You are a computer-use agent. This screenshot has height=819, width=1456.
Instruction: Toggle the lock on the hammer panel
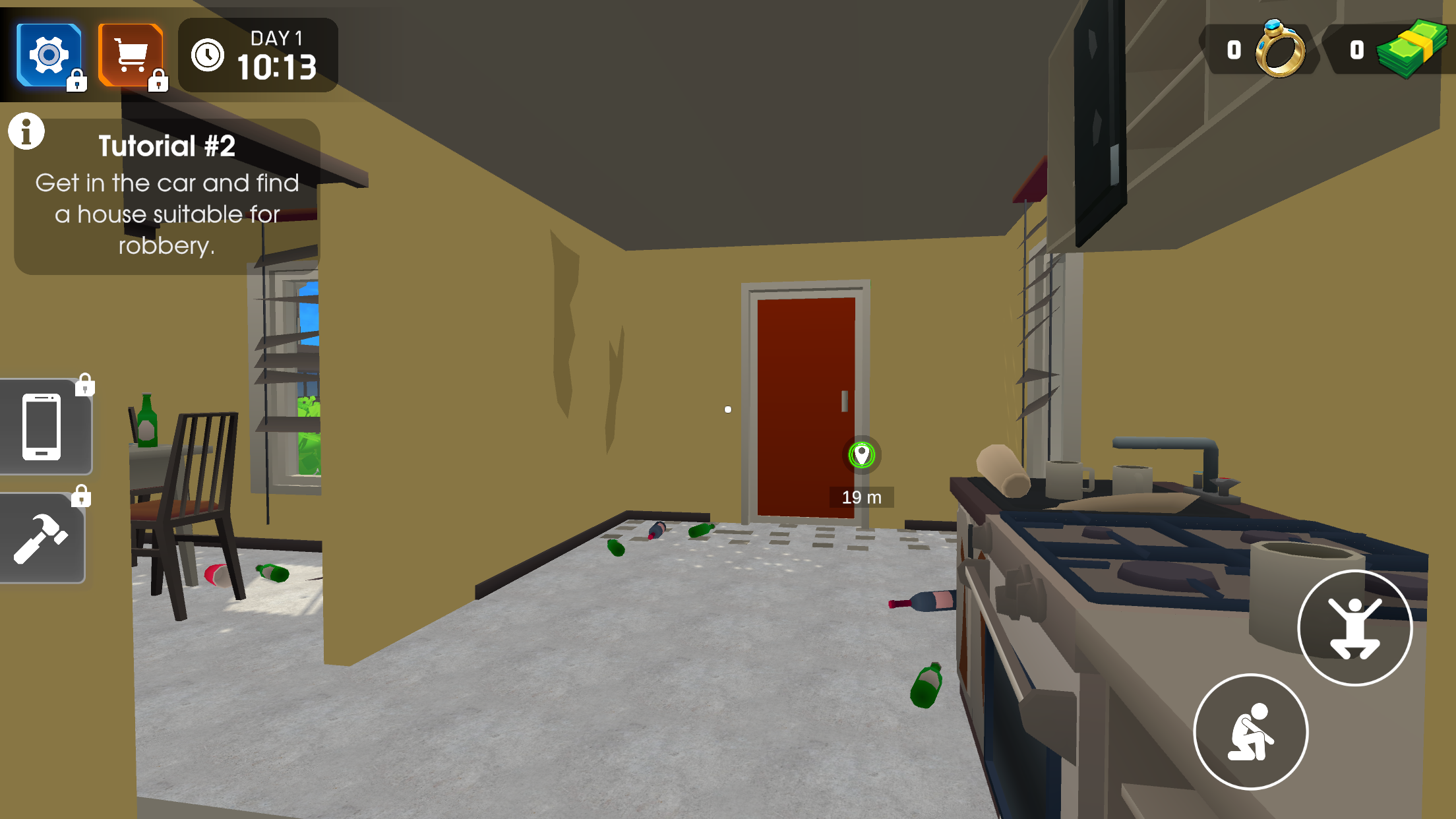tap(82, 496)
